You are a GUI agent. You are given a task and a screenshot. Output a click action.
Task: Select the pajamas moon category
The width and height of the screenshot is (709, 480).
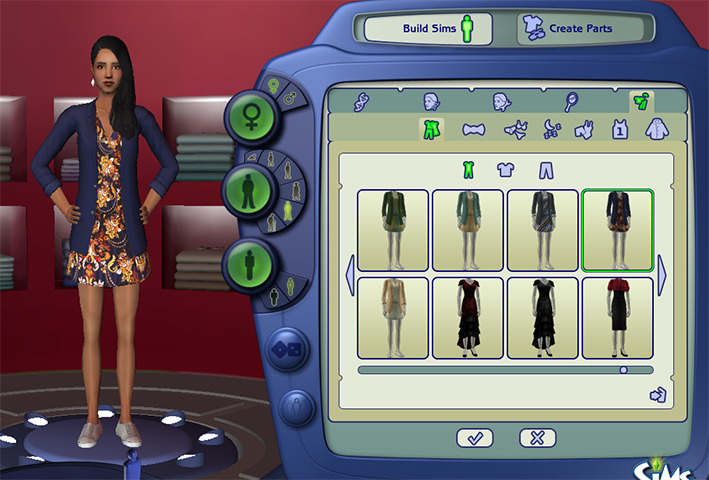coord(551,129)
